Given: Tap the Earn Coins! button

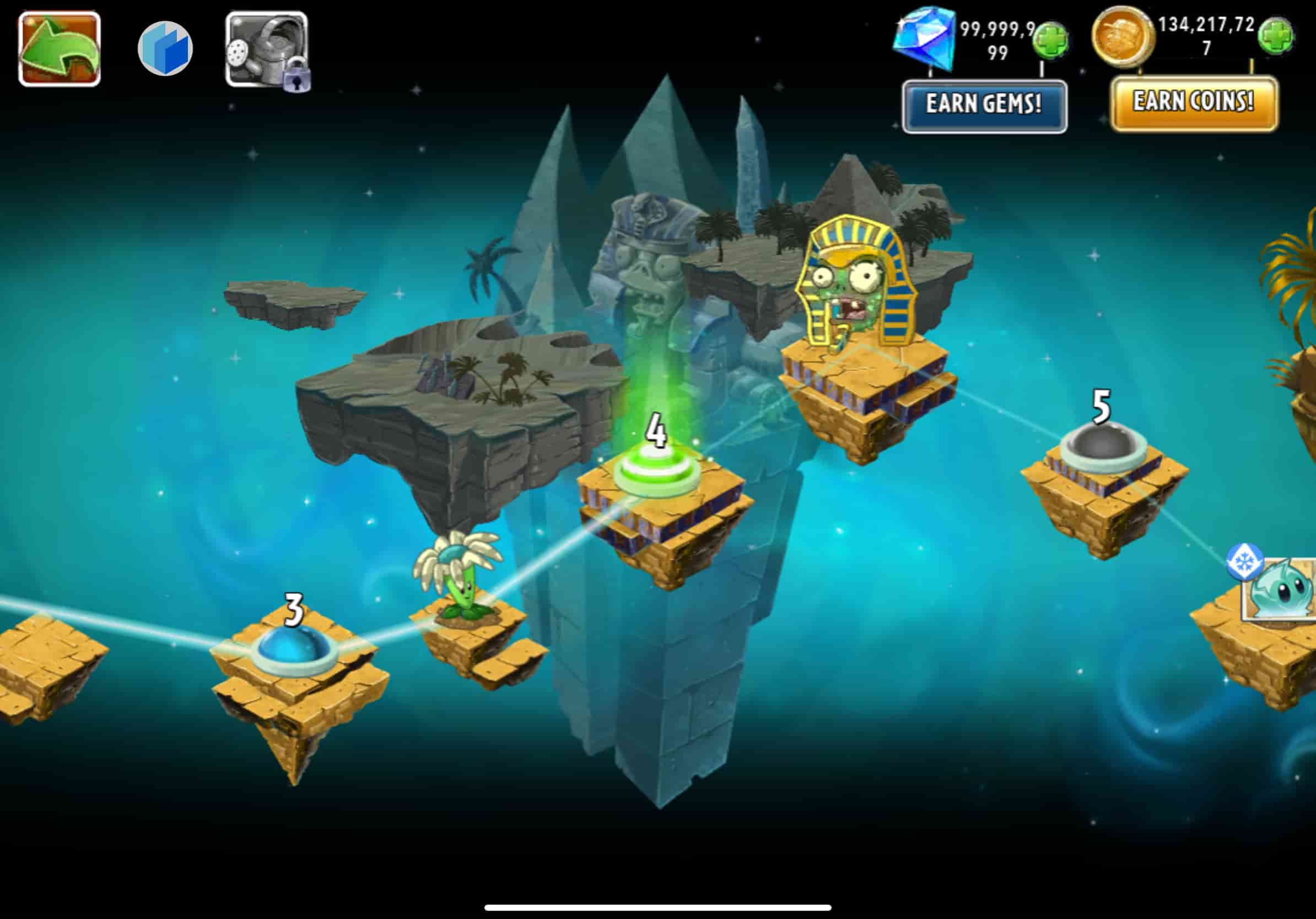Looking at the screenshot, I should [1194, 103].
